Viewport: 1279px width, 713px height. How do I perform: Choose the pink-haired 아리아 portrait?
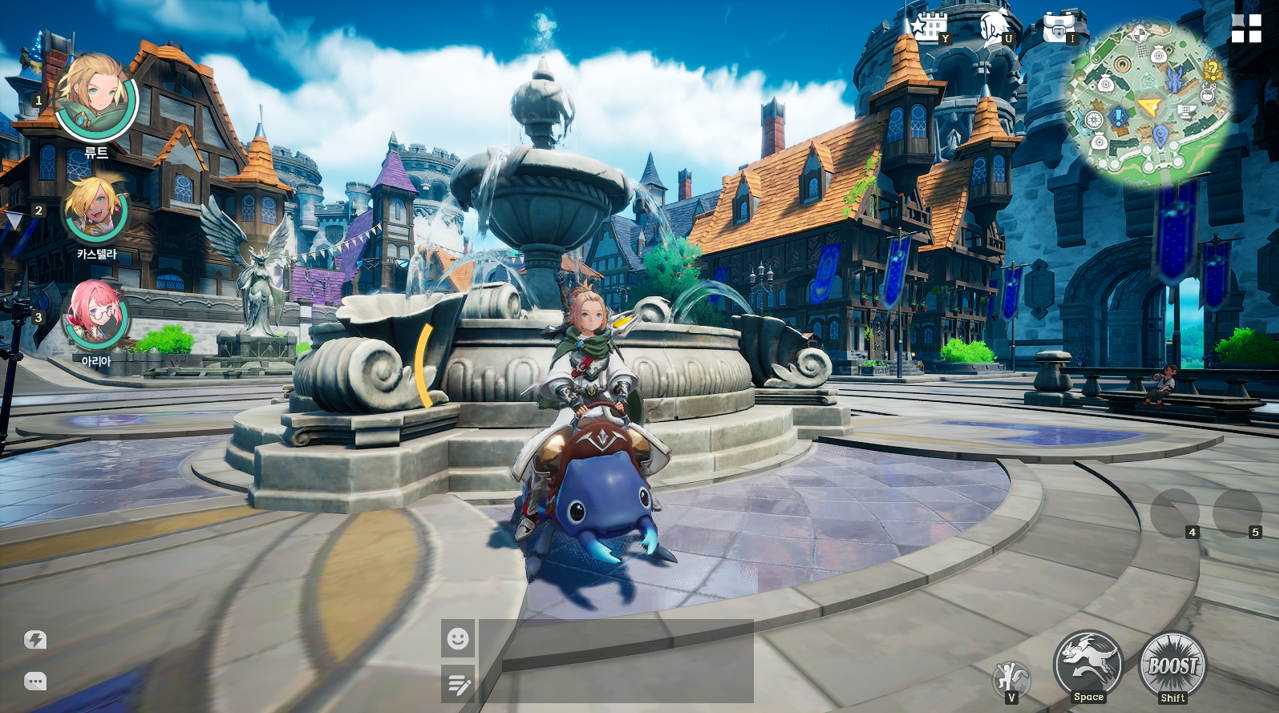point(95,315)
